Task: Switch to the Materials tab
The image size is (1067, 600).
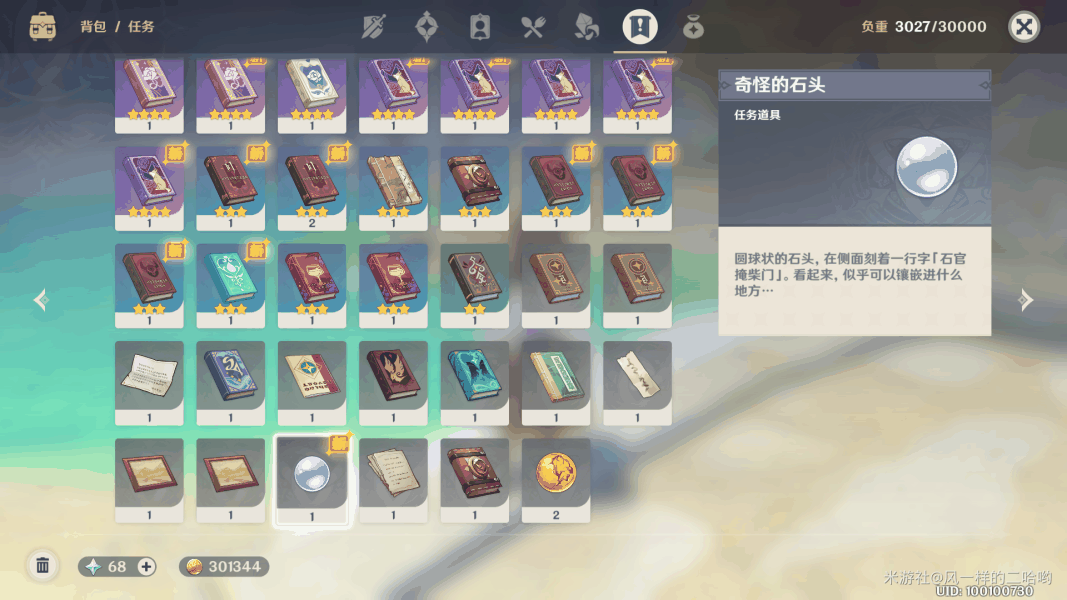Action: (586, 27)
